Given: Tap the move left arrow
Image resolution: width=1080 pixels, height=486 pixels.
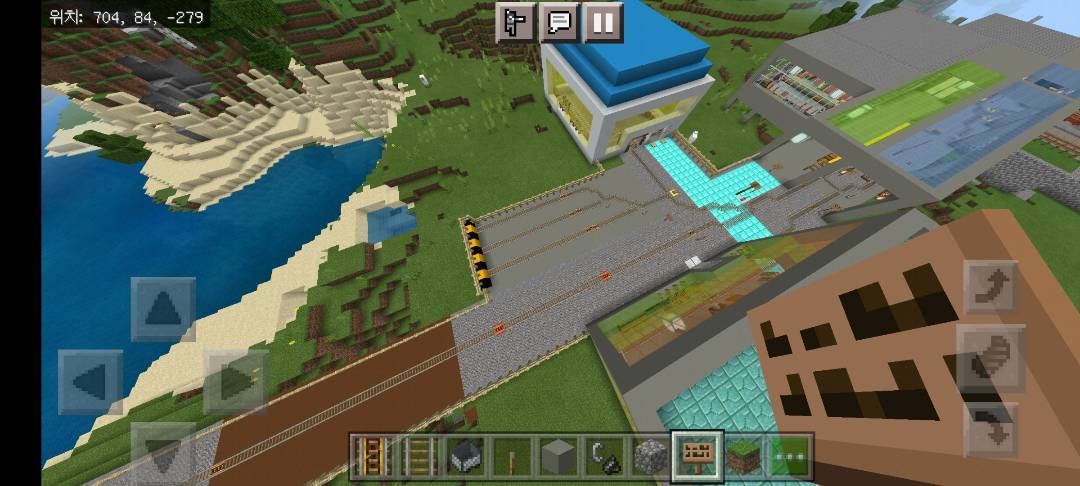Looking at the screenshot, I should pyautogui.click(x=90, y=382).
